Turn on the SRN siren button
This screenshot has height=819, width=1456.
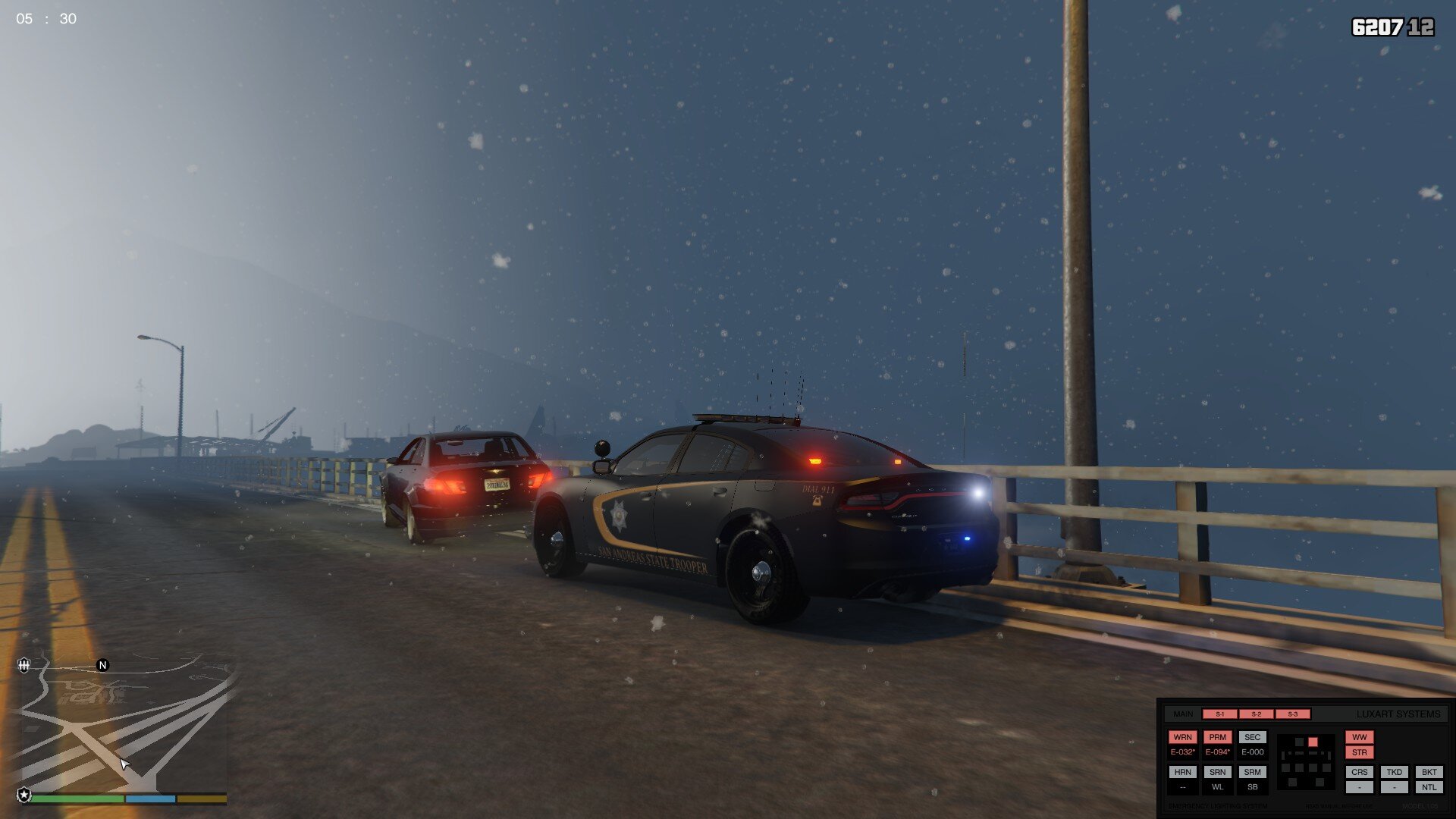[x=1217, y=772]
